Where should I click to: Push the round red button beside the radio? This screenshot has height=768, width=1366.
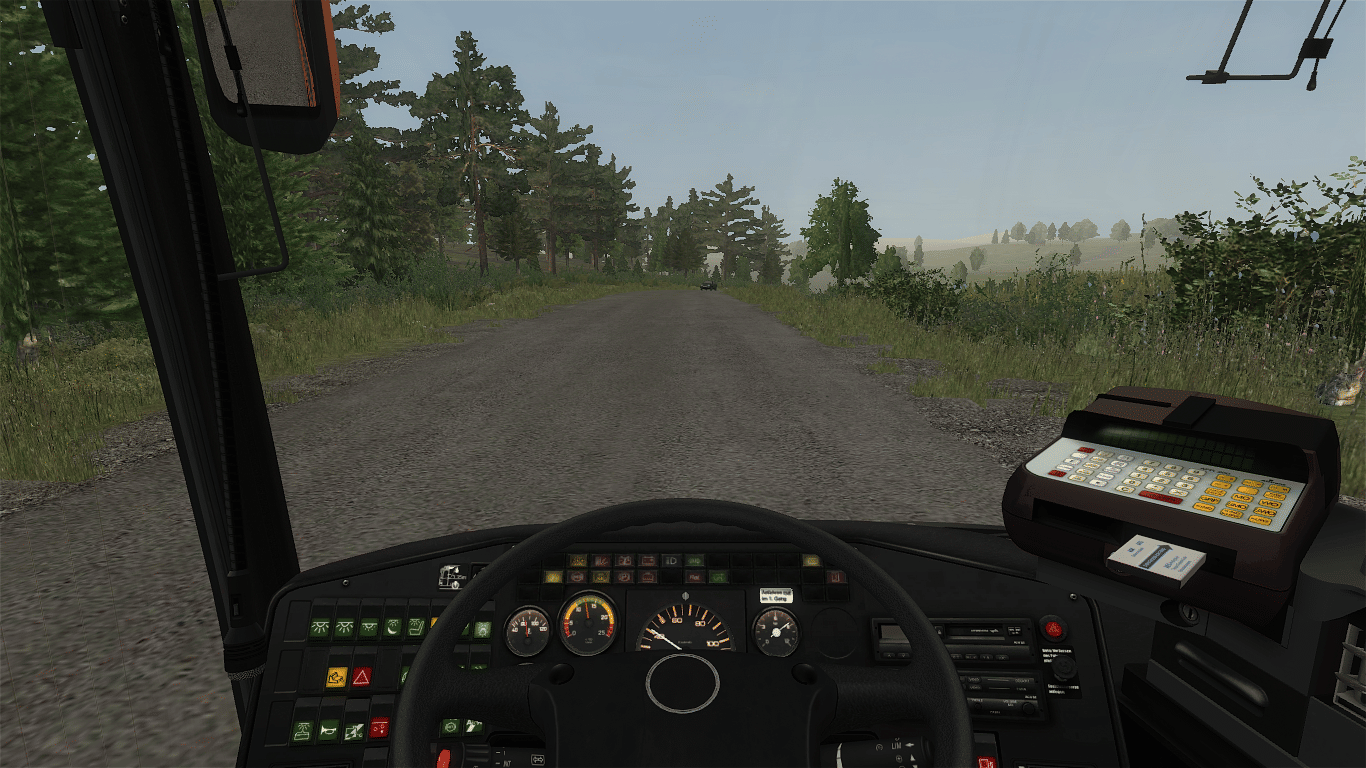(1052, 628)
